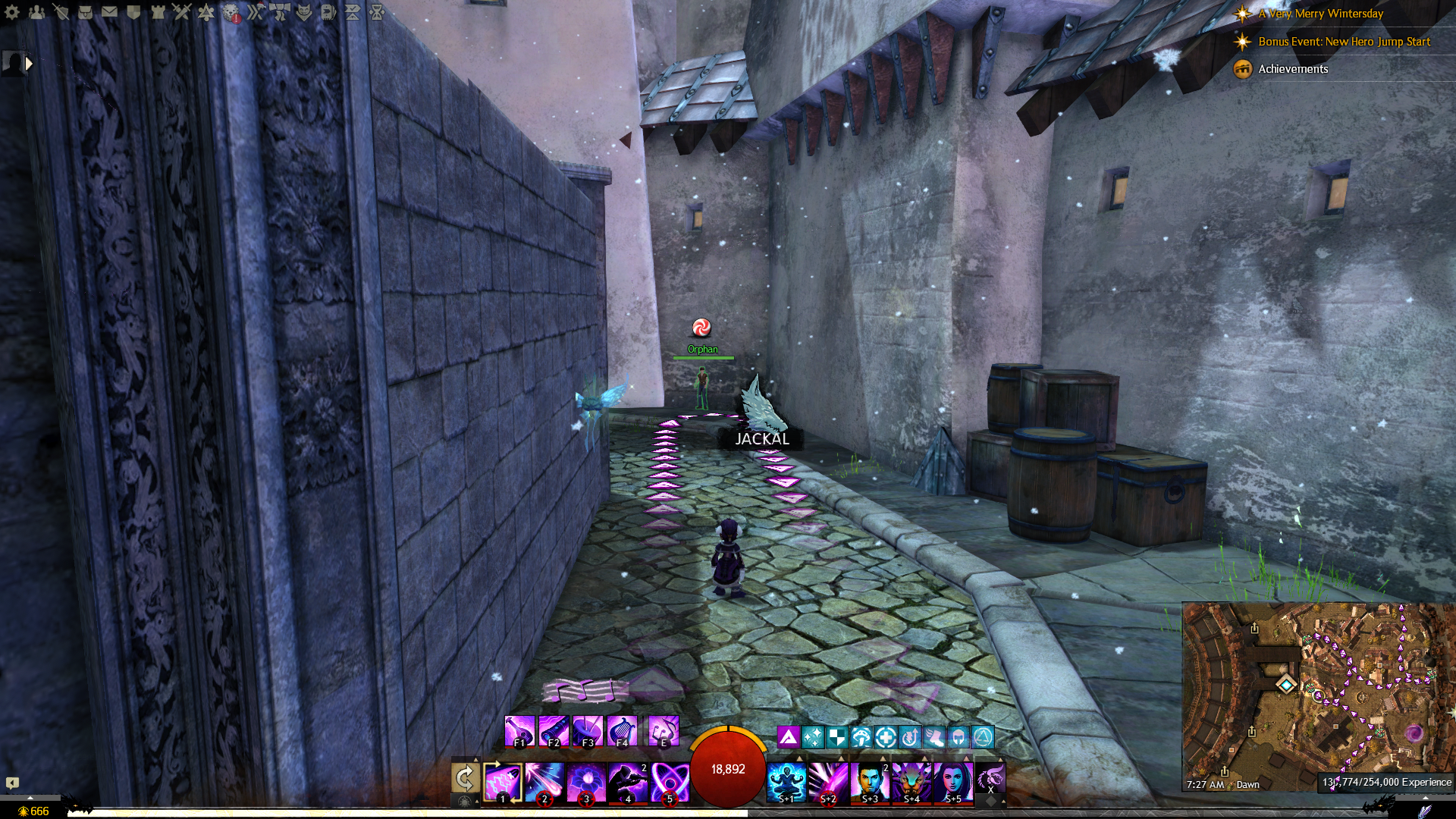
Task: Click the waypoint diamond on the minimap
Action: (1285, 685)
